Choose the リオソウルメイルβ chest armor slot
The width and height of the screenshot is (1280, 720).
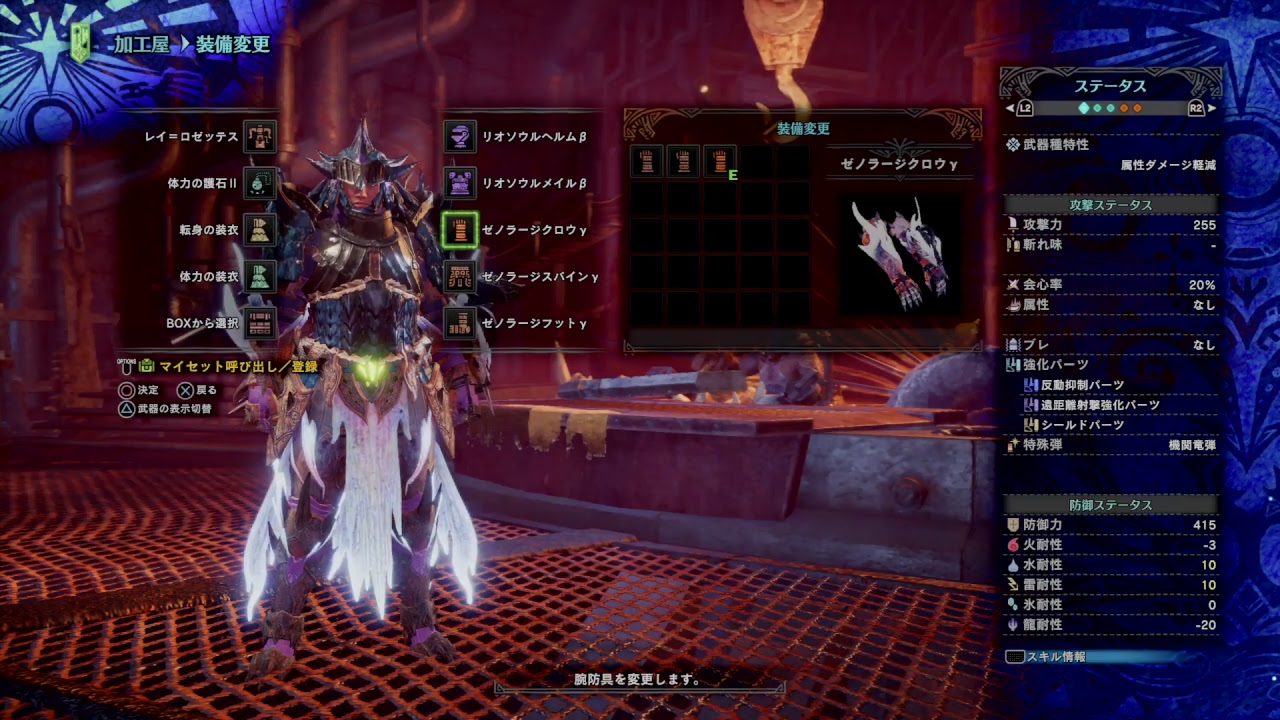point(460,184)
